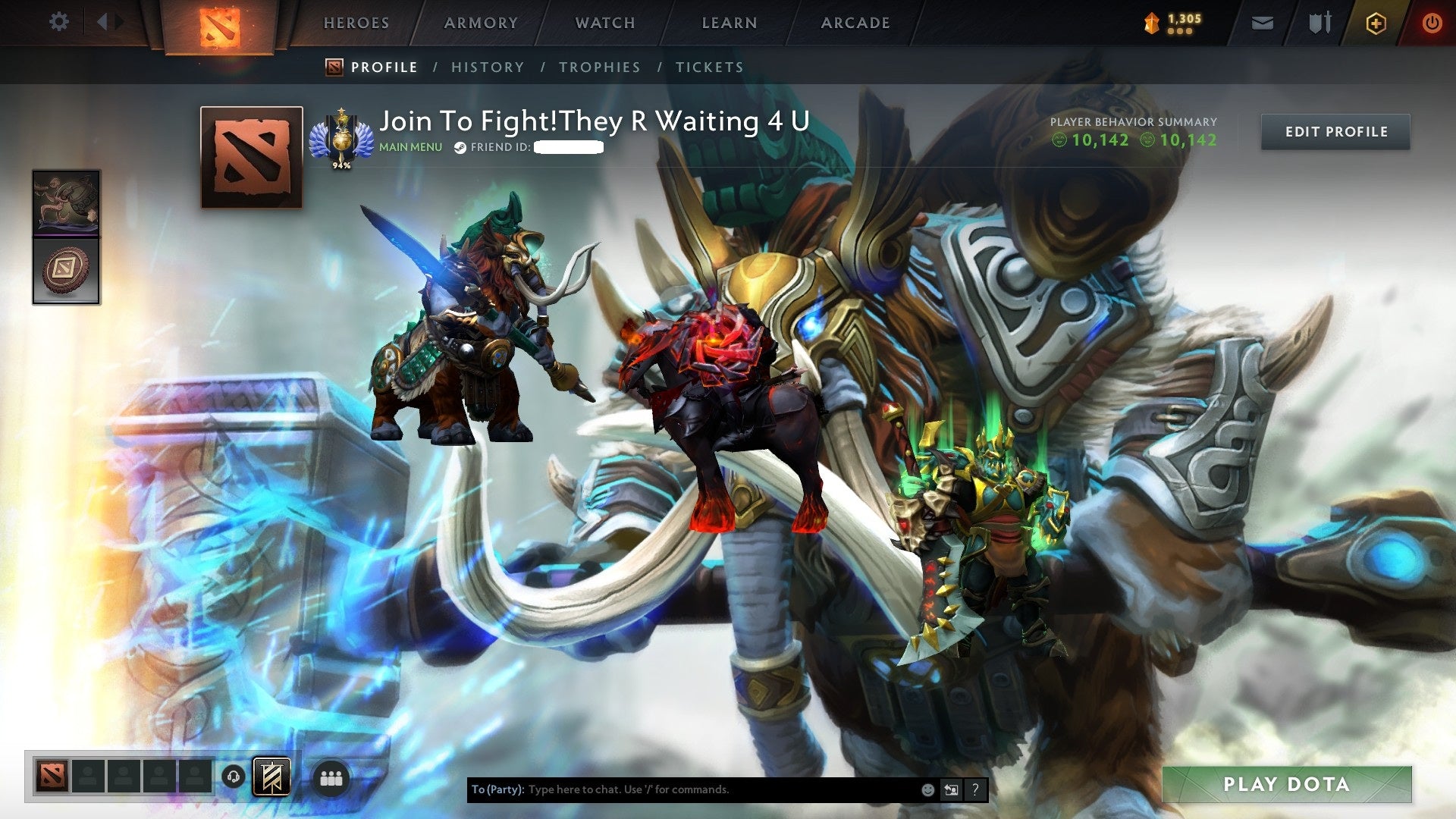Switch to the HISTORY tab
Viewport: 1456px width, 819px height.
click(488, 67)
